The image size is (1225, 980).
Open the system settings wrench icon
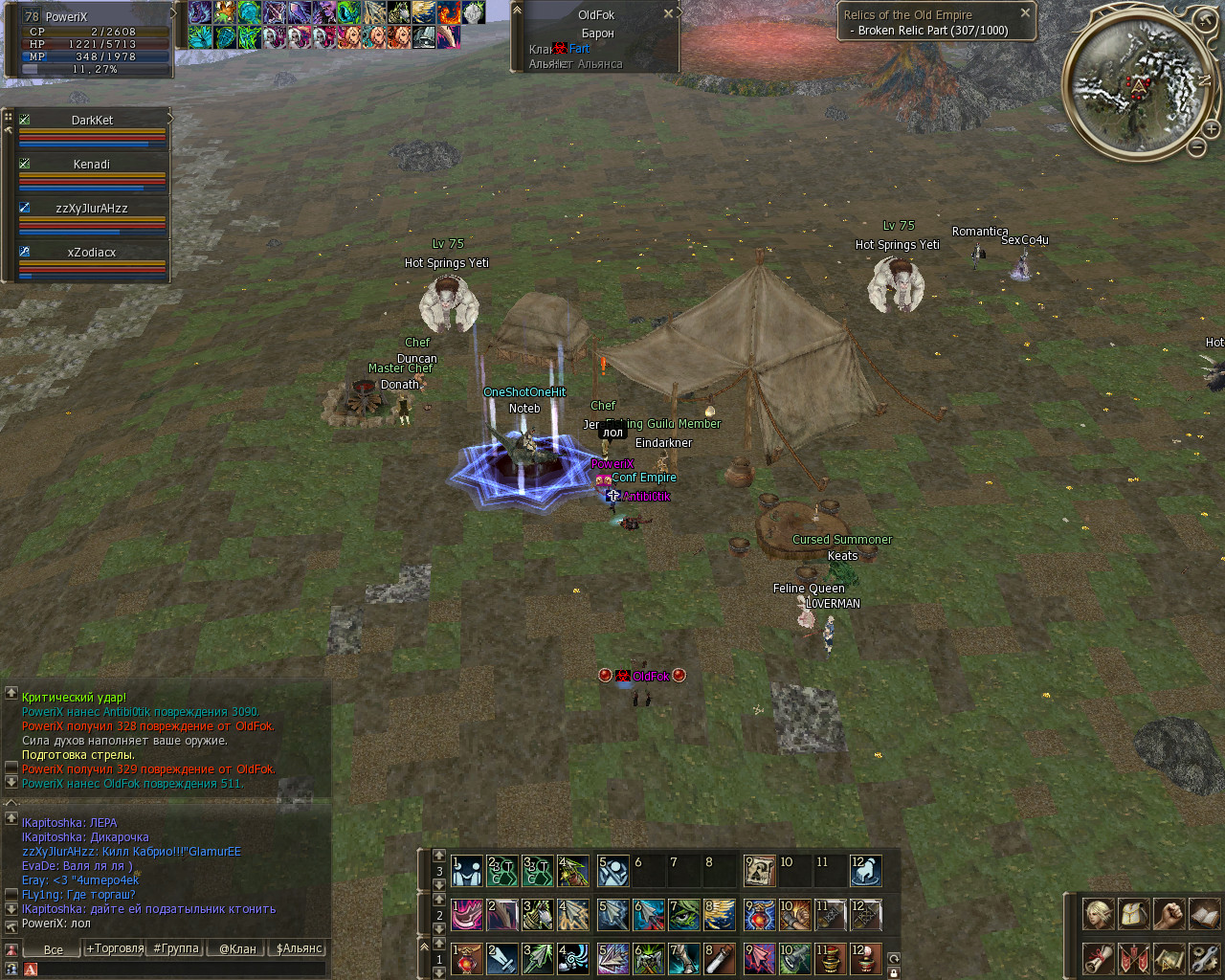(1204, 958)
